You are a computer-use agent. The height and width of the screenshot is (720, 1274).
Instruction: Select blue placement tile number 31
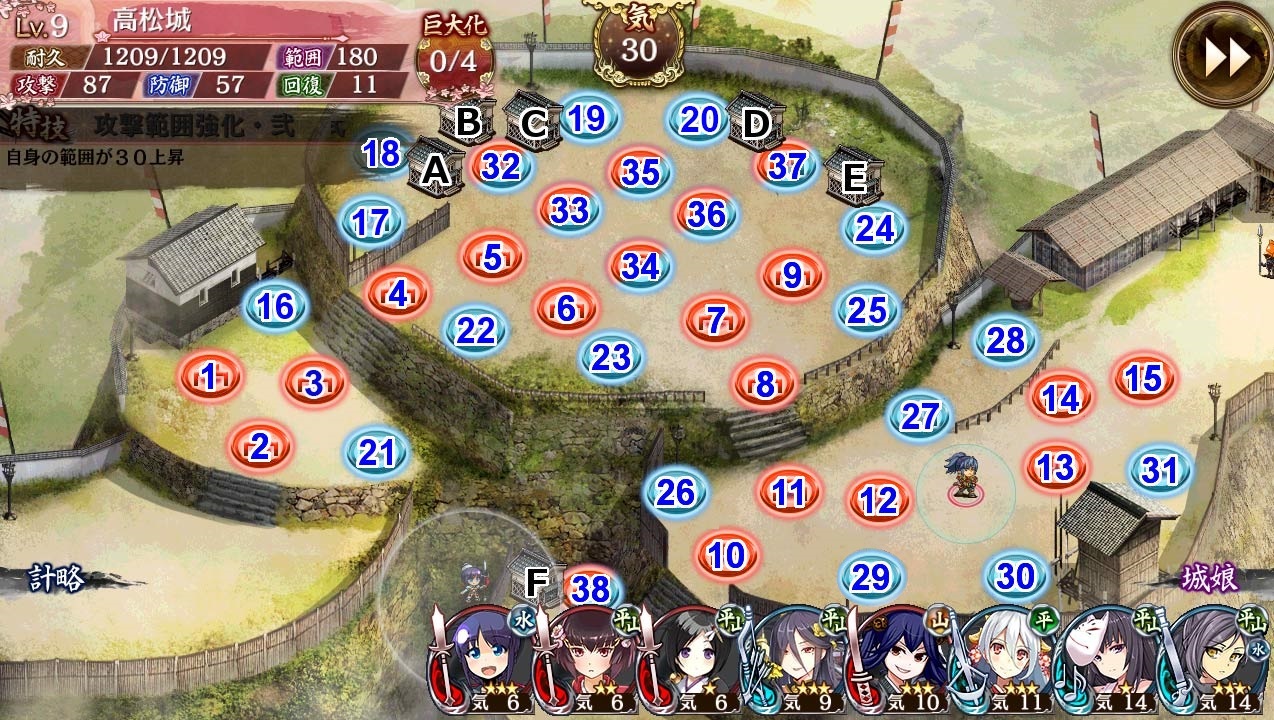click(1159, 469)
